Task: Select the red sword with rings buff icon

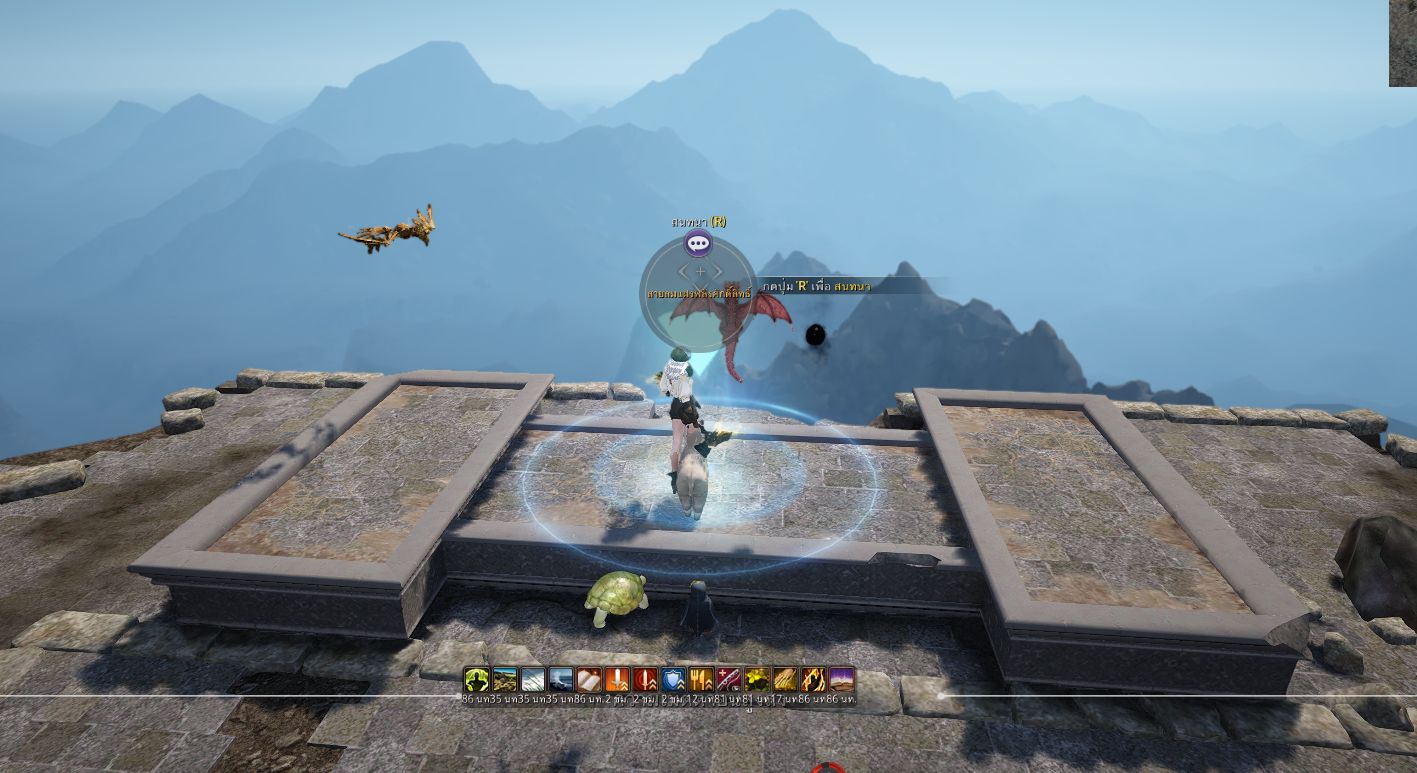Action: tap(645, 680)
